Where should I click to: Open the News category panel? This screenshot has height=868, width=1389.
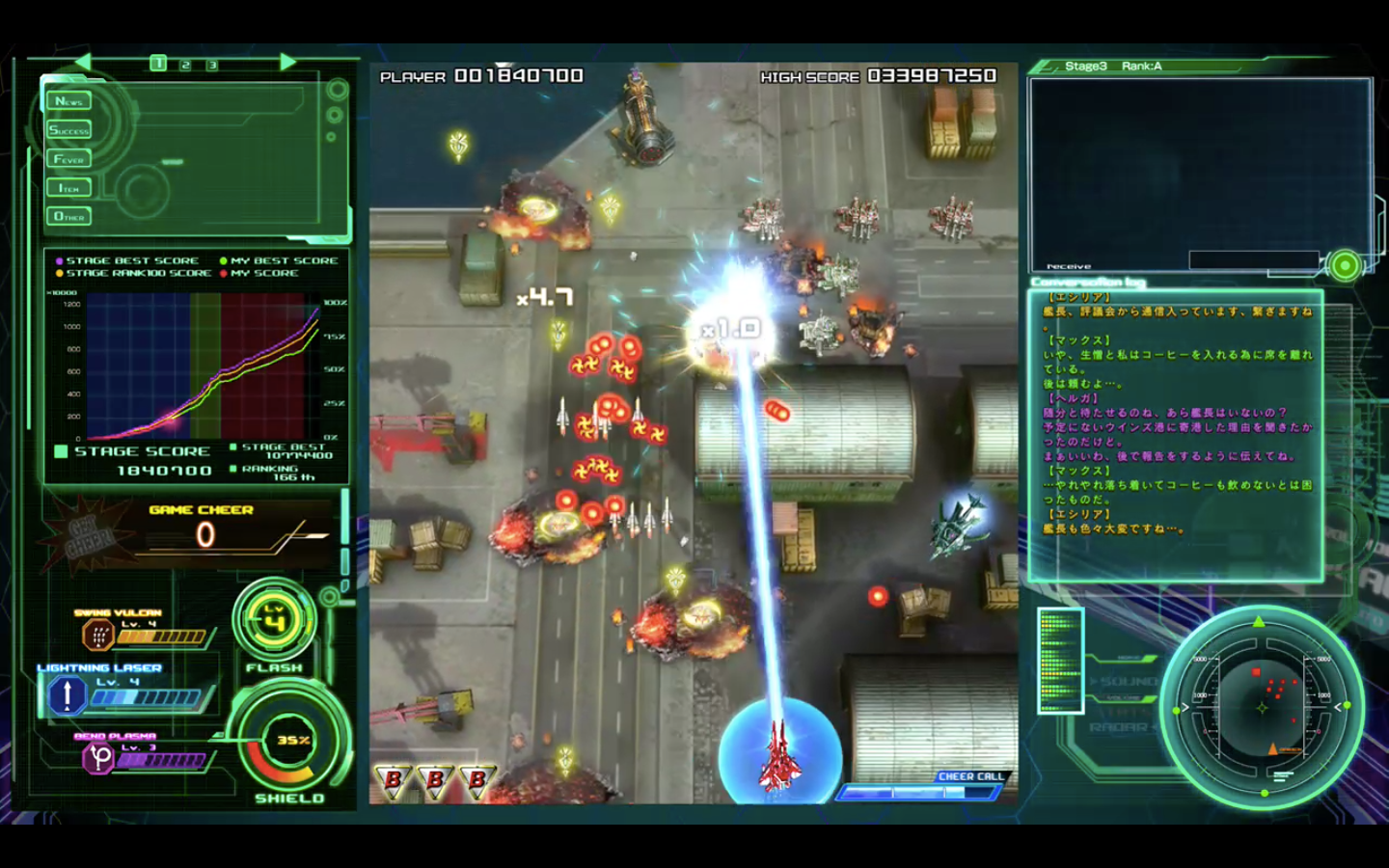pos(71,99)
